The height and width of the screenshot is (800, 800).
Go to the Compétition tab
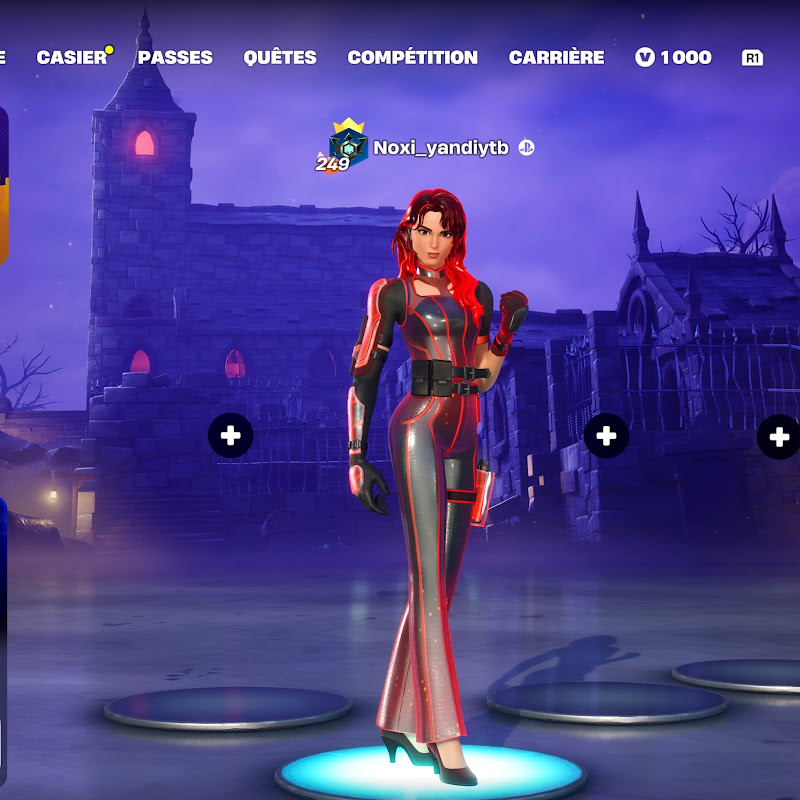click(x=412, y=58)
